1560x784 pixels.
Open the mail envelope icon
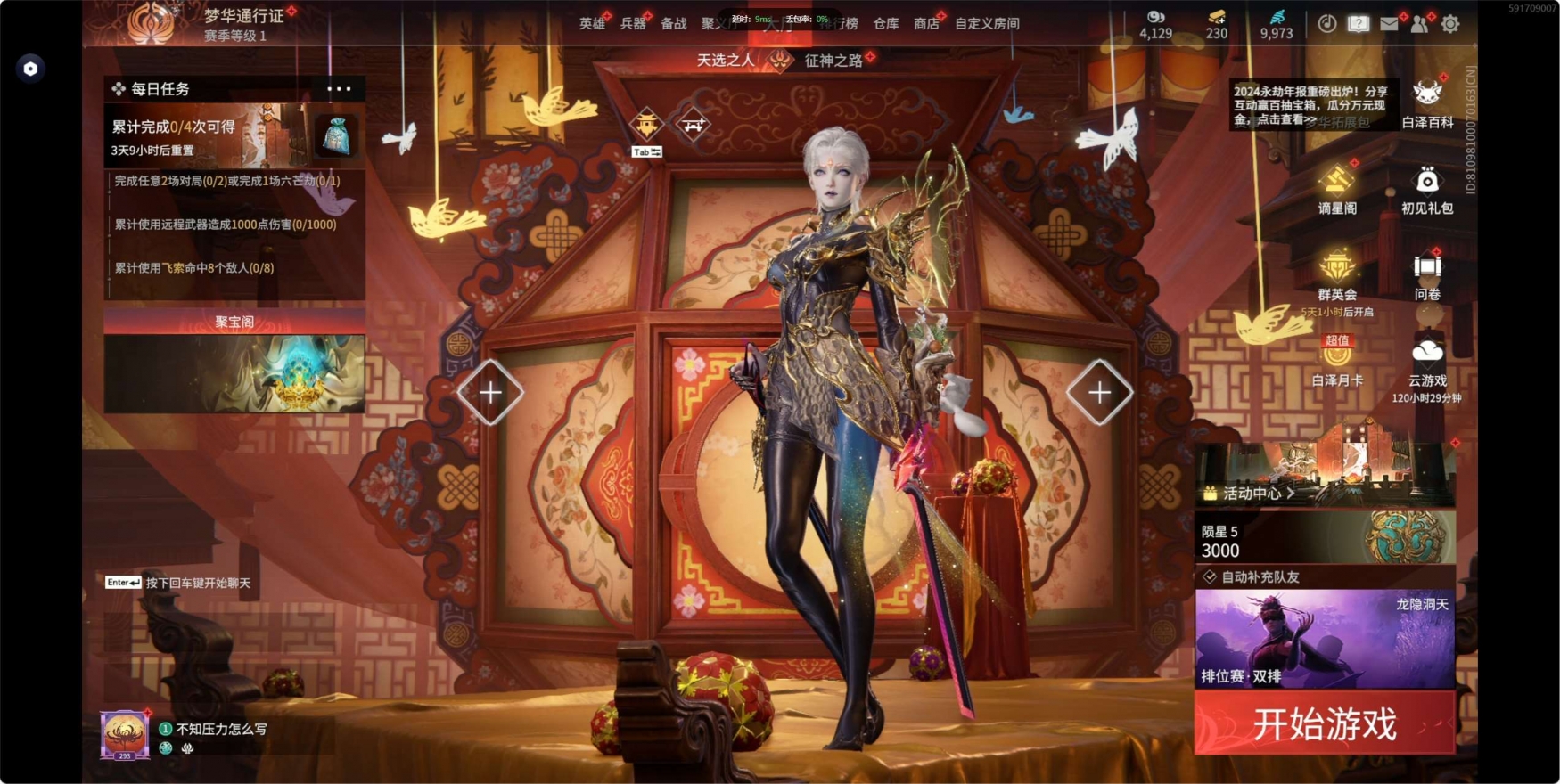[1389, 24]
